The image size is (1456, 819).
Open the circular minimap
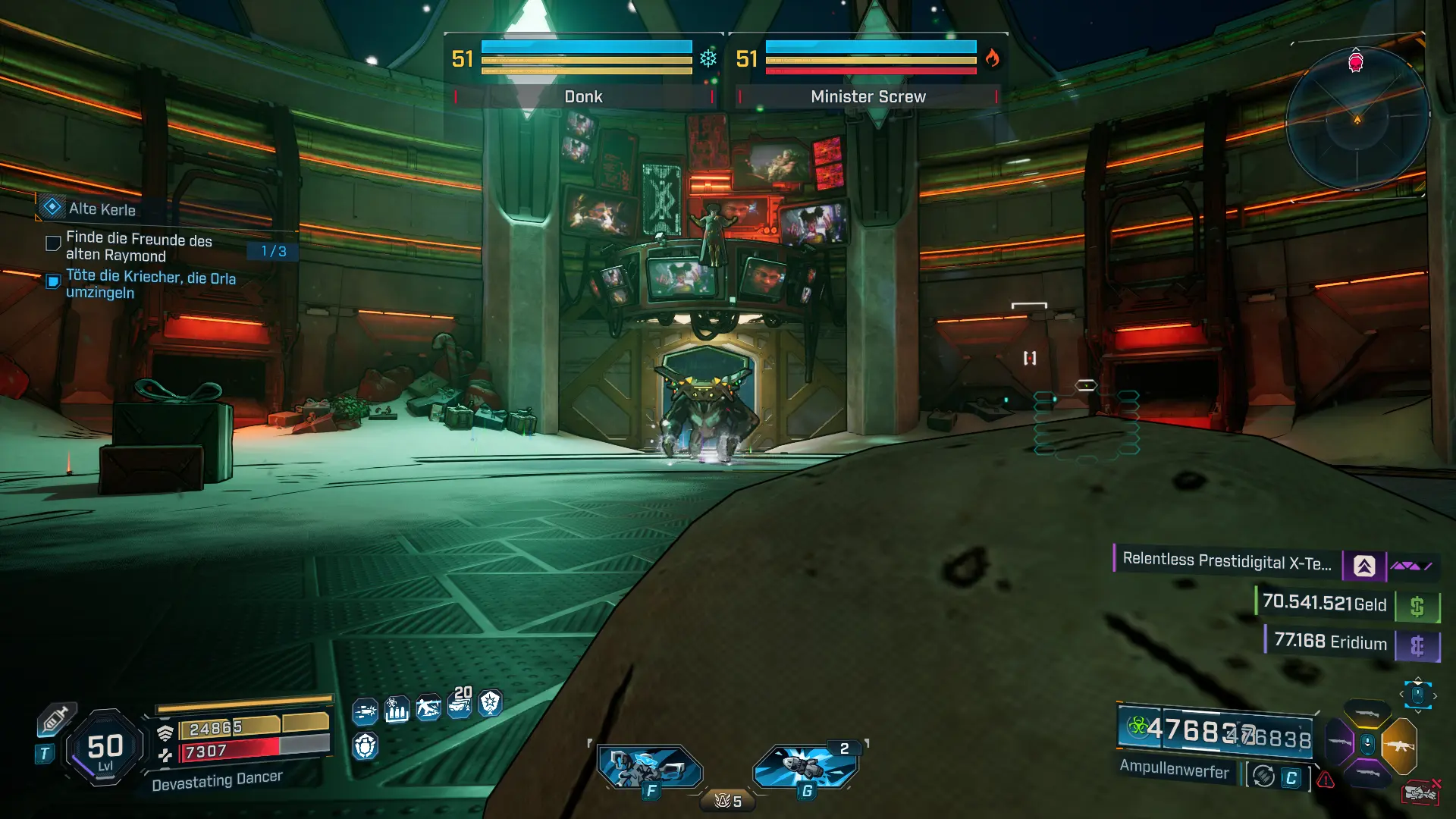(1357, 119)
